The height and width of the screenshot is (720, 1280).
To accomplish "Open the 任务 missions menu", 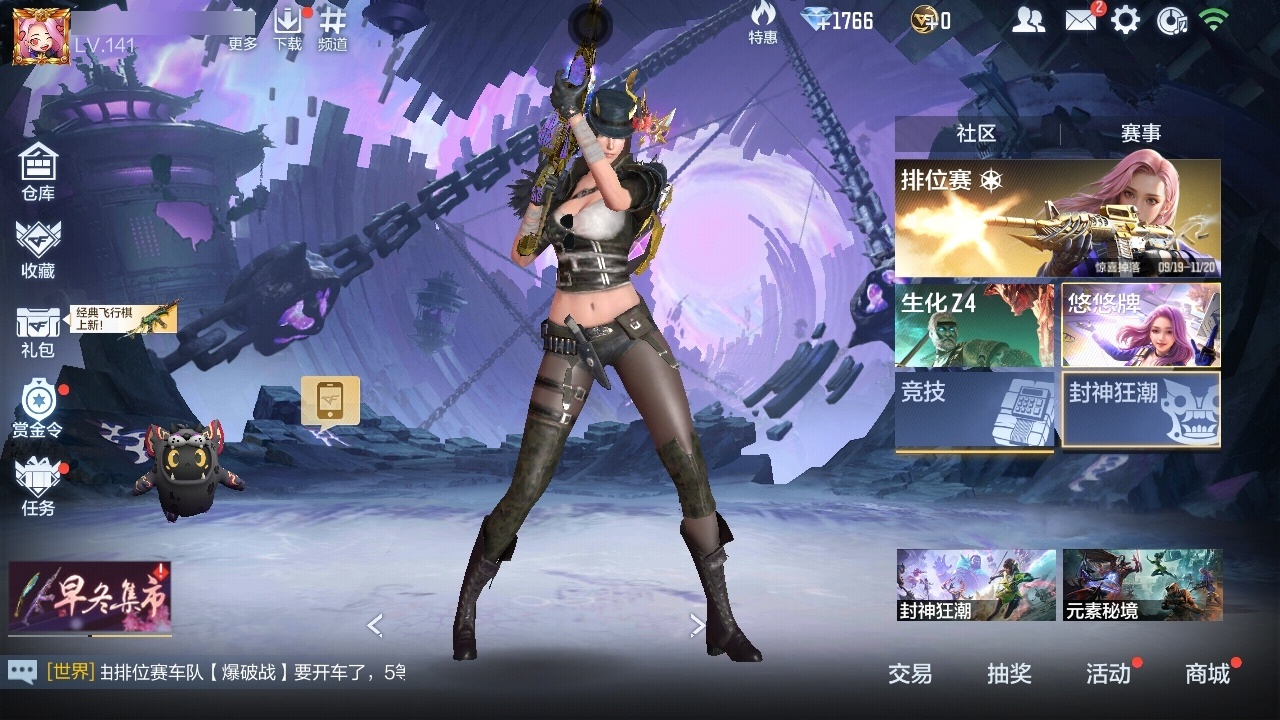I will click(38, 487).
